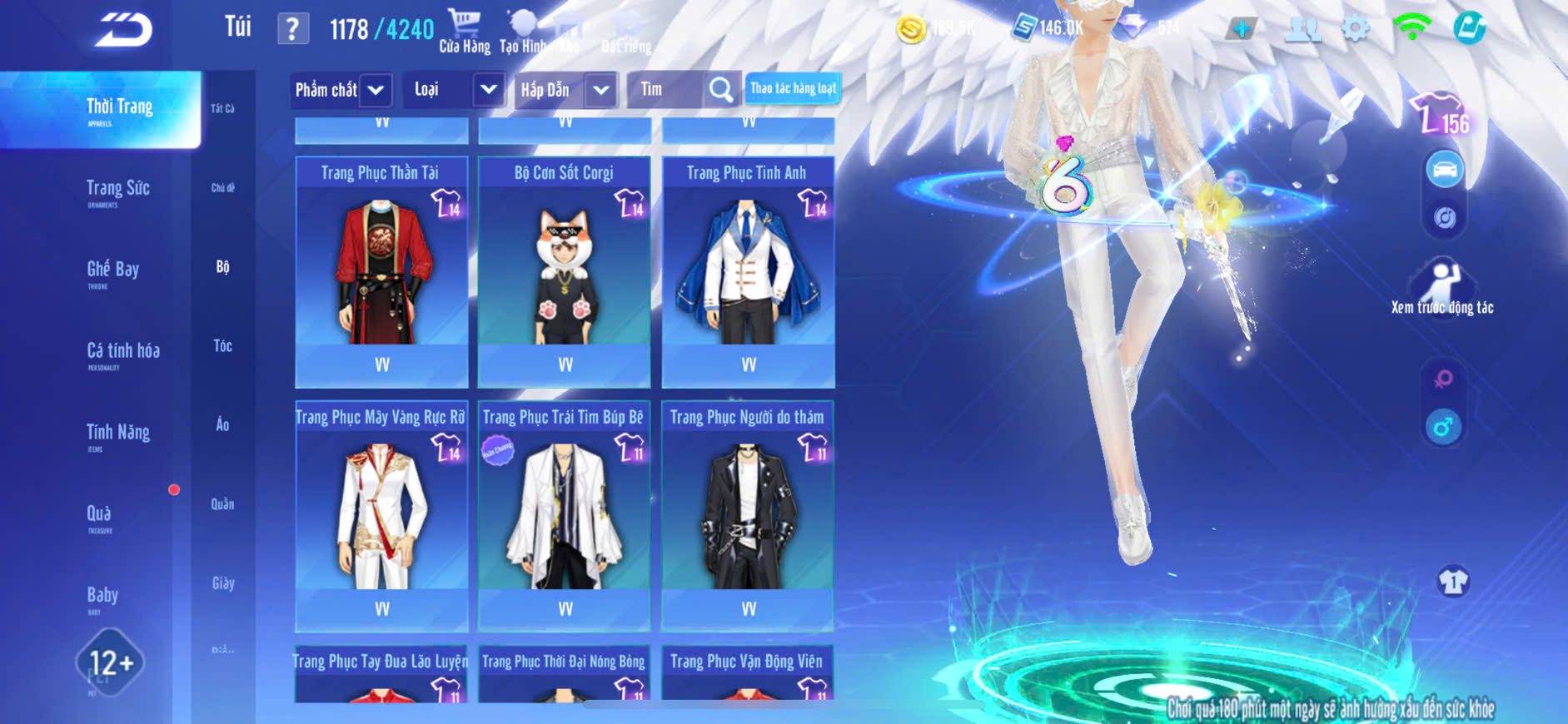Switch to Trang Sức tab
Viewport: 1568px width, 724px height.
(117, 191)
